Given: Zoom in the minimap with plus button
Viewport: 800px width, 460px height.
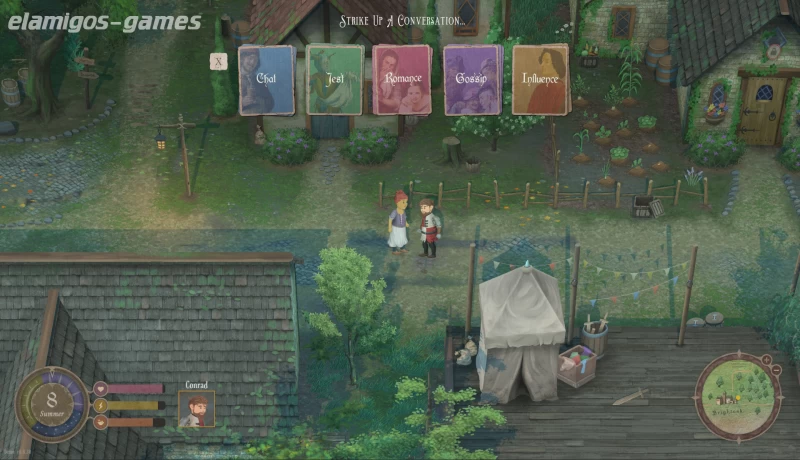Looking at the screenshot, I should (x=766, y=359).
